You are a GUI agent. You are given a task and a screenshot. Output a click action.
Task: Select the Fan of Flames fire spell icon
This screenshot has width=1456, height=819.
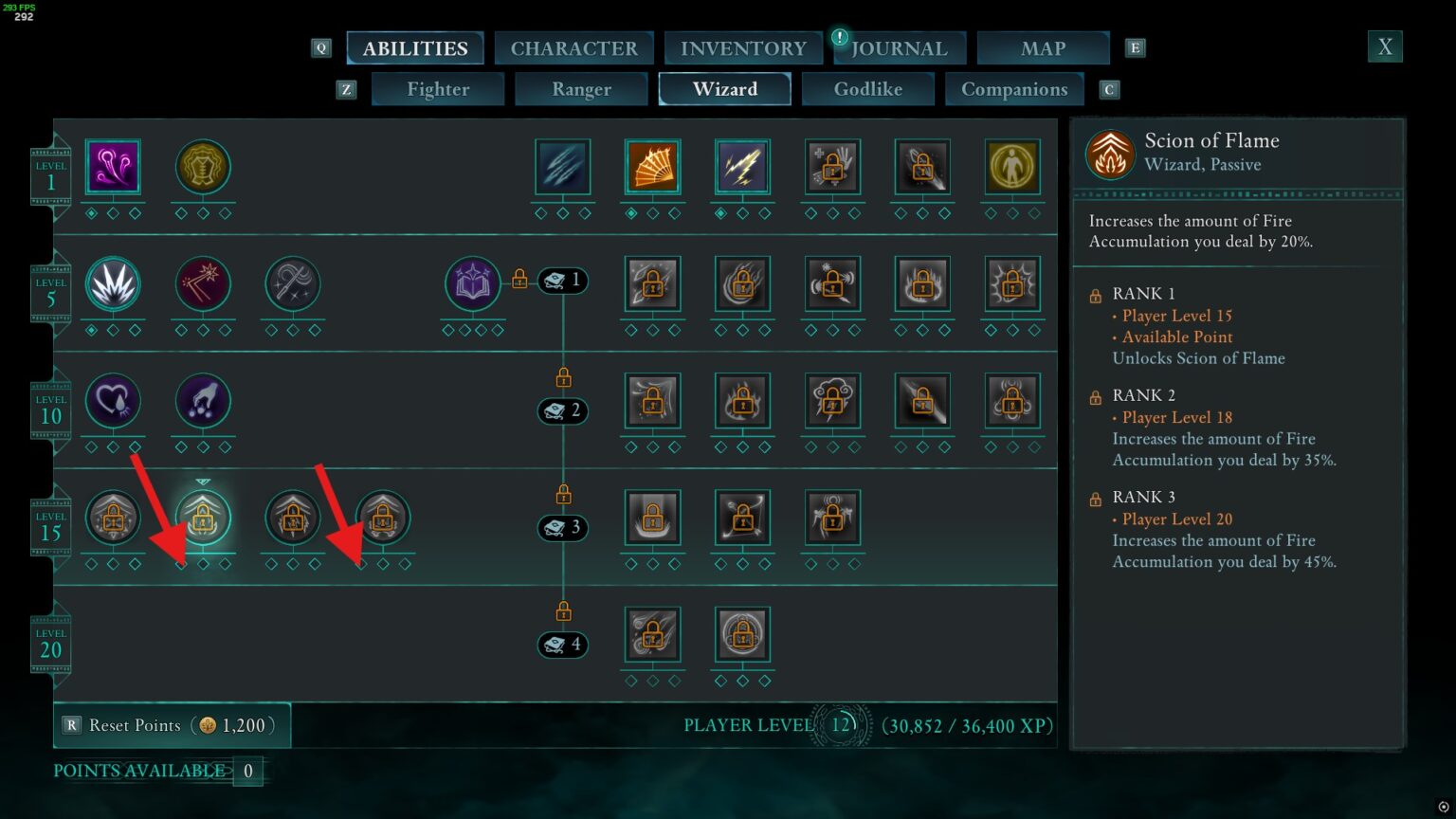tap(652, 165)
